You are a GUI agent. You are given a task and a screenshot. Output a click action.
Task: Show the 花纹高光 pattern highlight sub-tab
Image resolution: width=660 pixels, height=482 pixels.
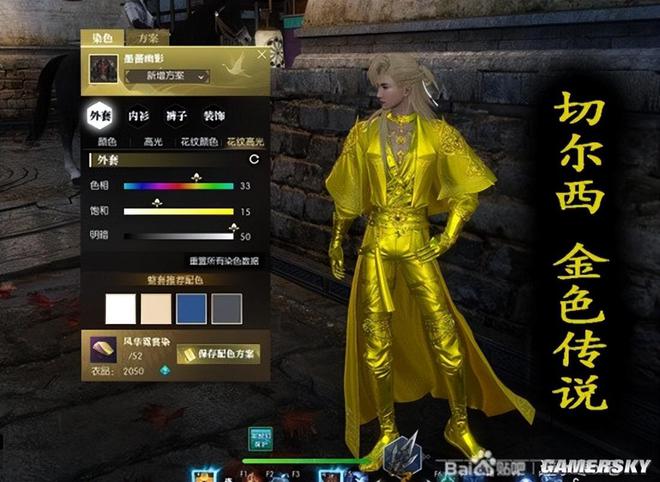242,142
